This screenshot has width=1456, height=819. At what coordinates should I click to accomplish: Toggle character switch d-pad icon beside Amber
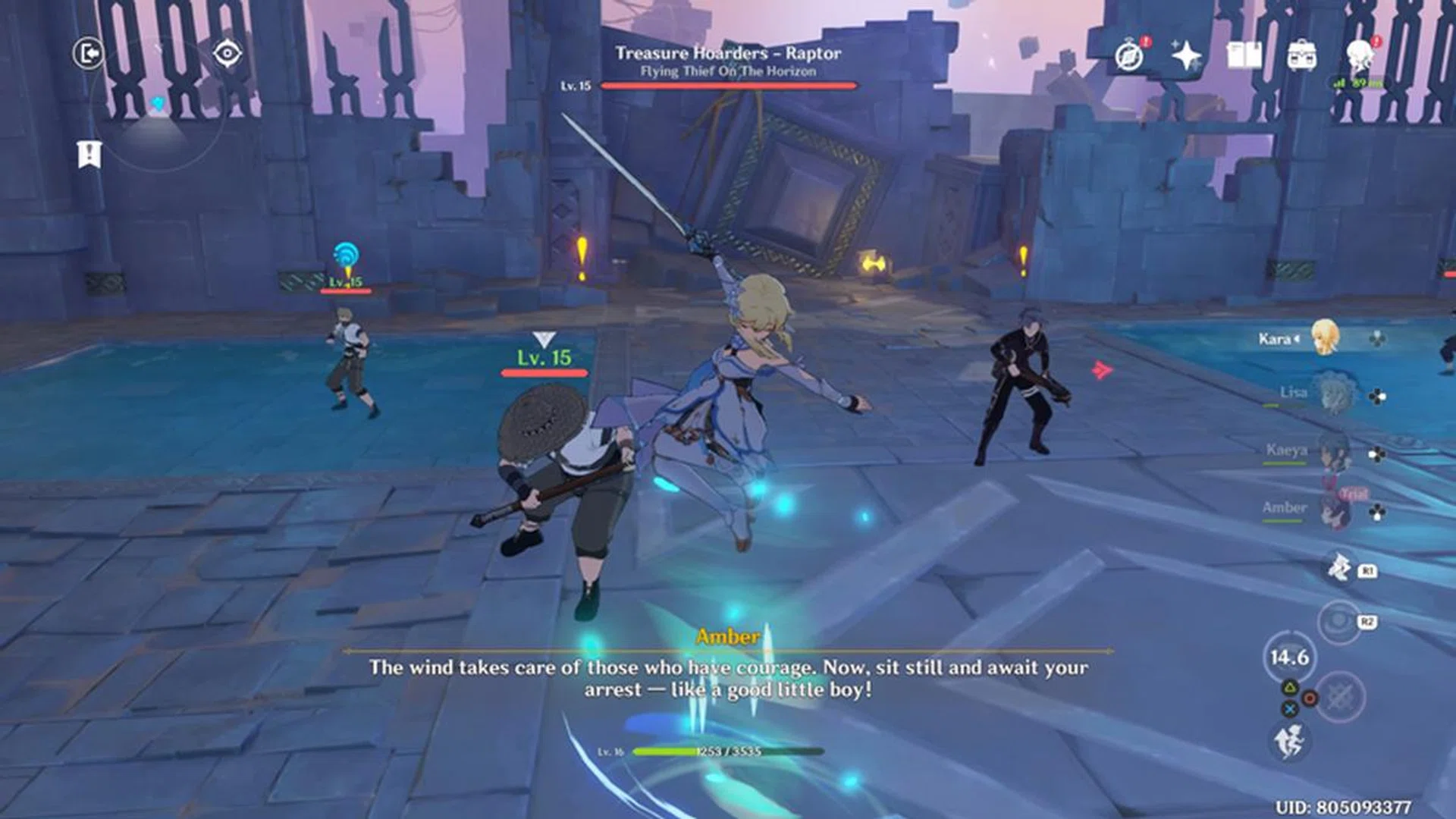coord(1376,511)
